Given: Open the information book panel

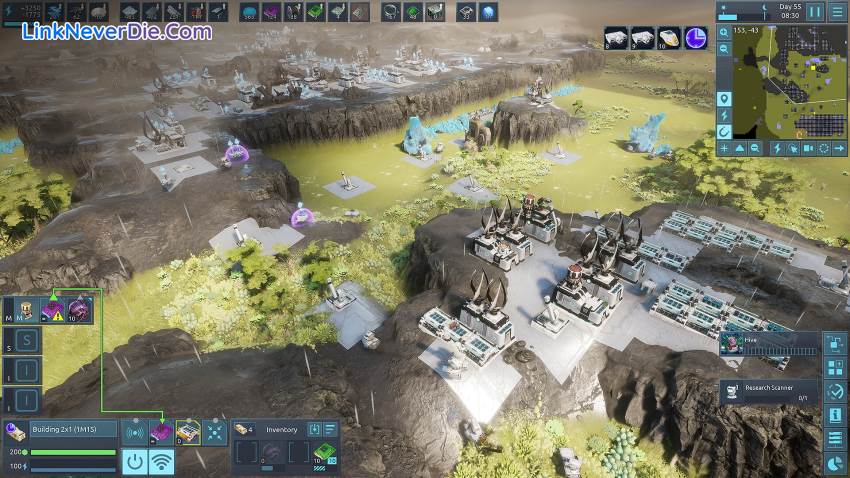Looking at the screenshot, I should 836,415.
